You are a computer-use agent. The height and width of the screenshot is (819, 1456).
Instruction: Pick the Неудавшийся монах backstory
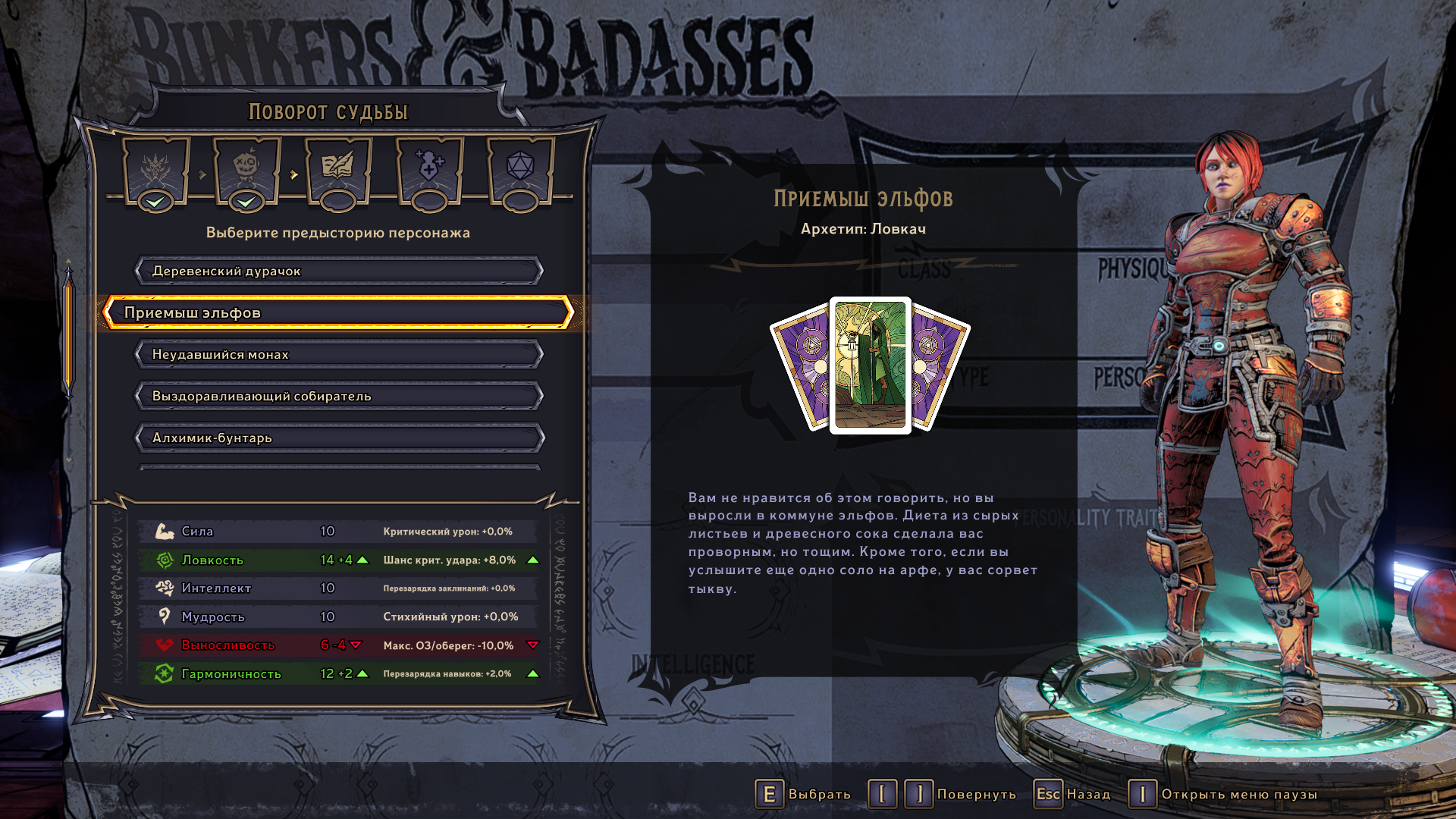[338, 354]
